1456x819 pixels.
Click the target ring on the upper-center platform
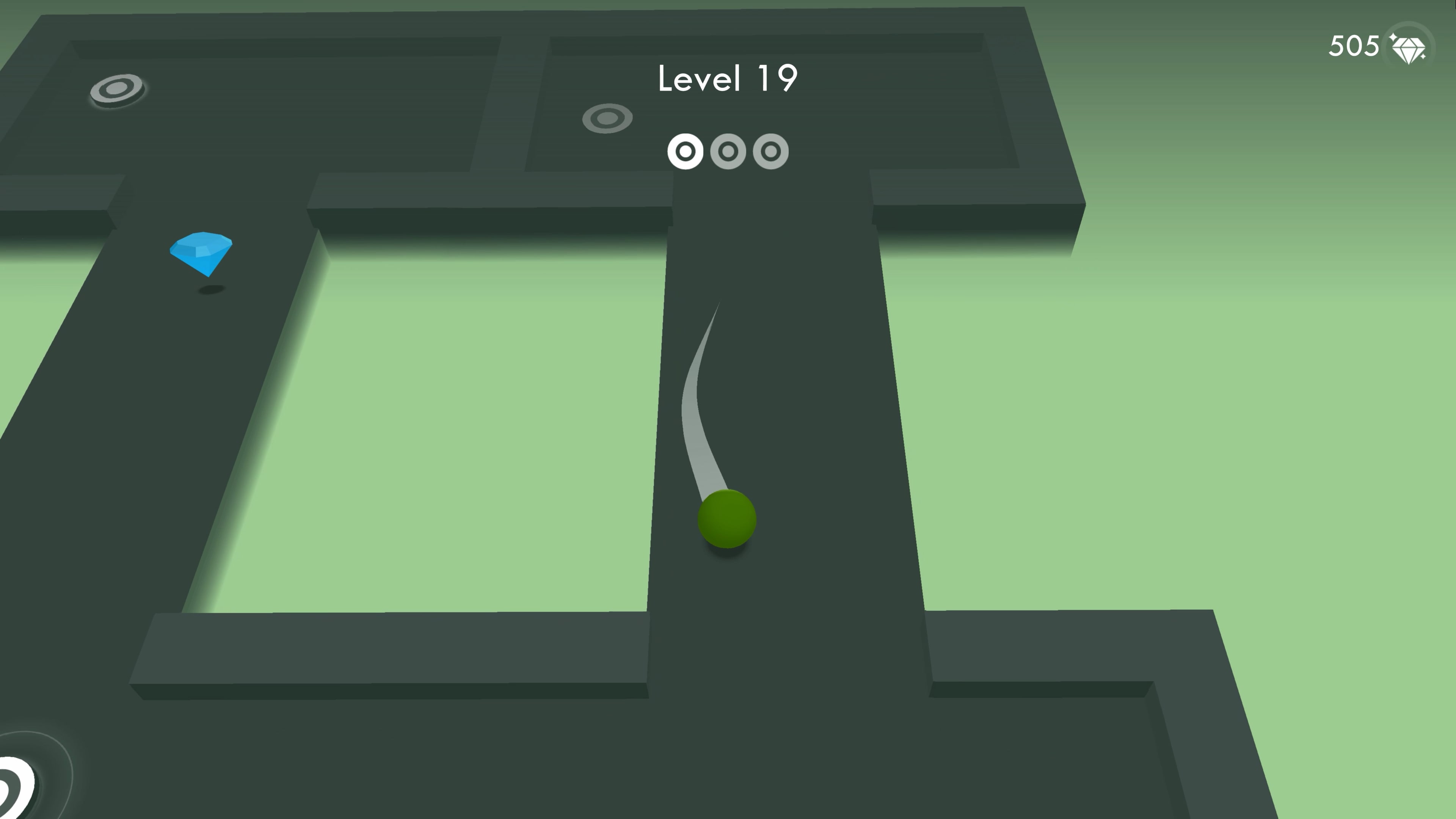pos(607,119)
